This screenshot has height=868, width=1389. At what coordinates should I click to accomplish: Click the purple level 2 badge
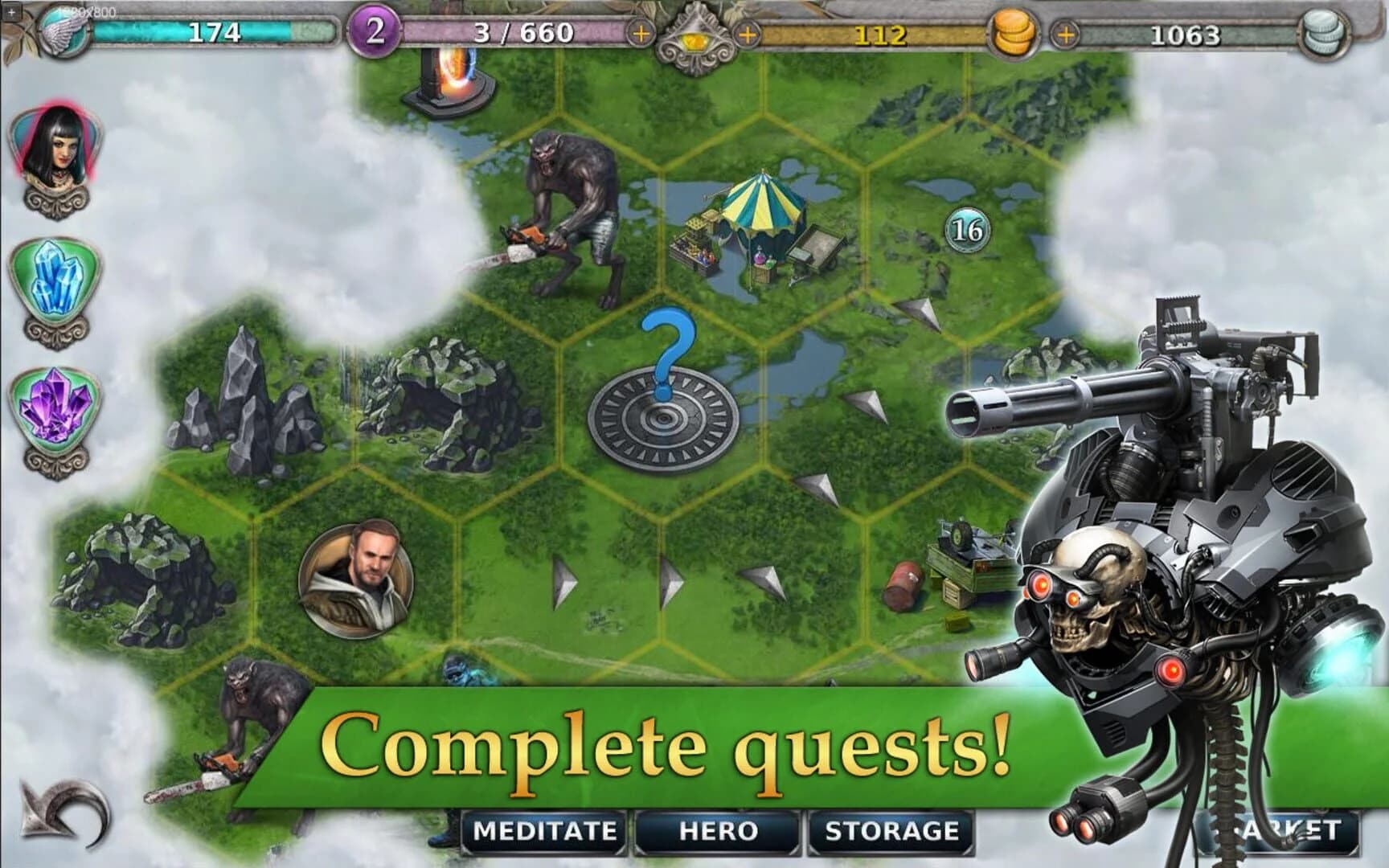(x=374, y=32)
